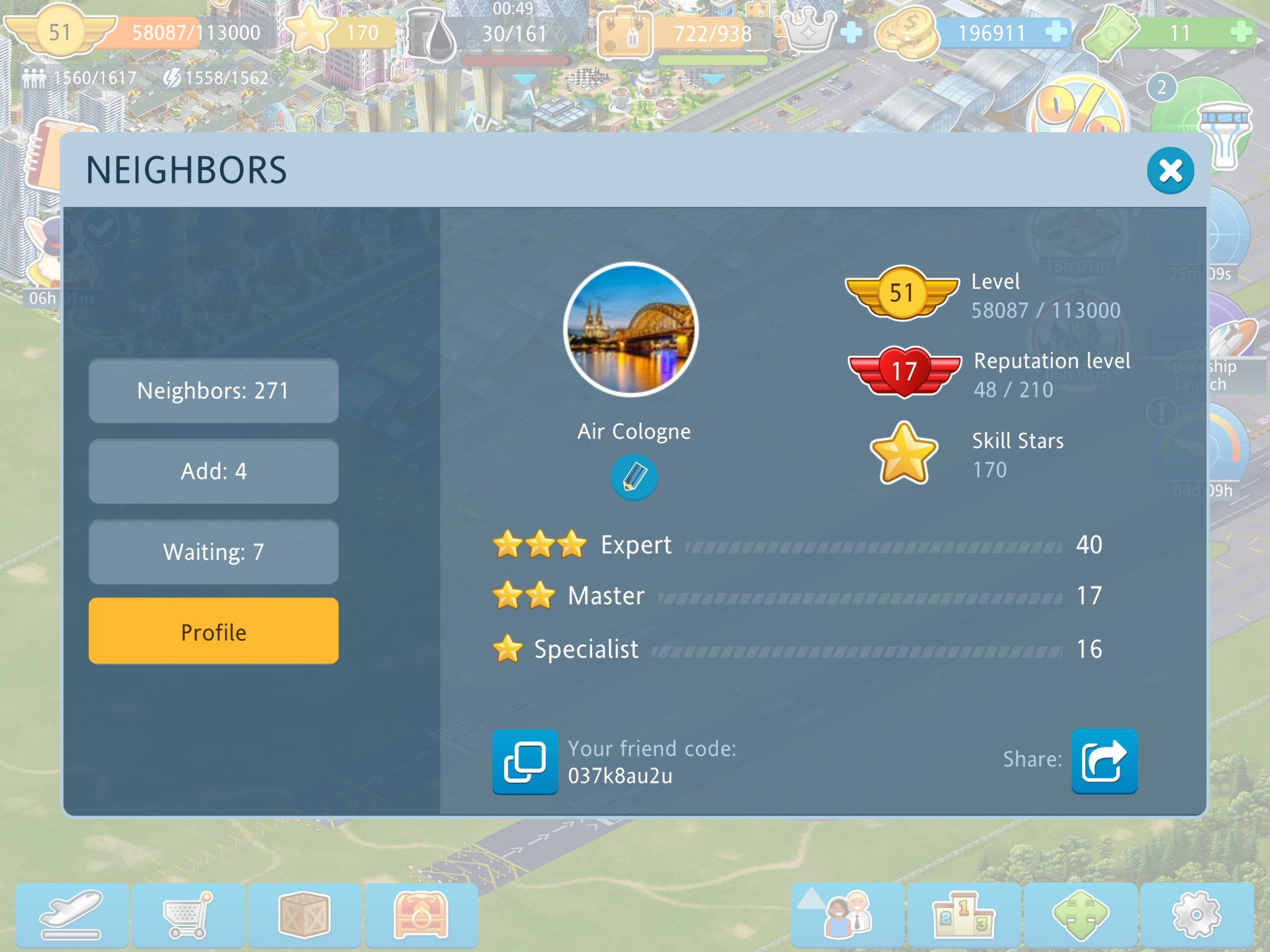Copy your friend code
The image size is (1270, 952).
click(x=525, y=762)
